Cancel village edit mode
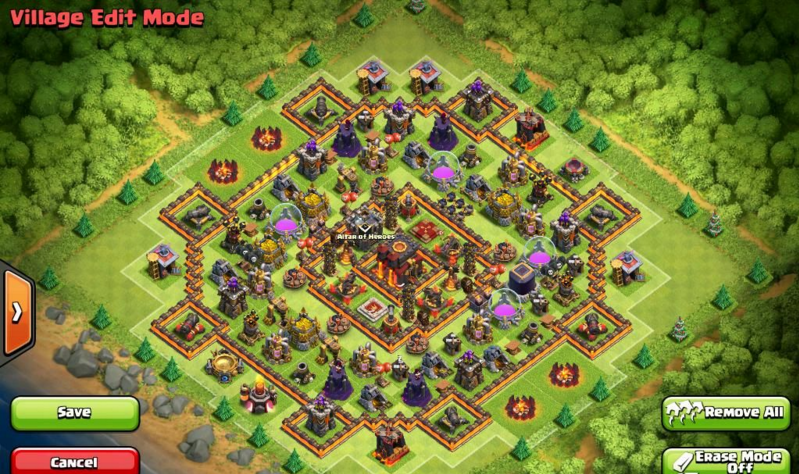Image resolution: width=799 pixels, height=474 pixels. (x=74, y=462)
